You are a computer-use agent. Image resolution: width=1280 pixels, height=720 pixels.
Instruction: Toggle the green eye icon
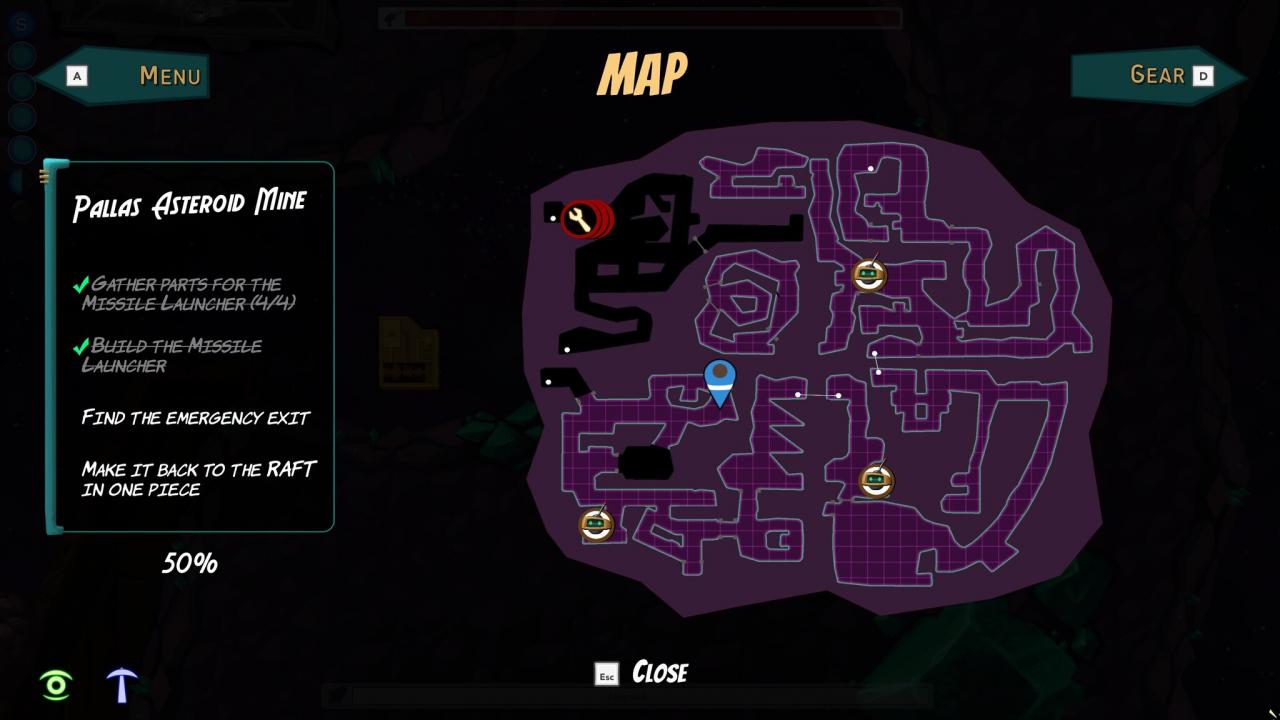(x=56, y=685)
